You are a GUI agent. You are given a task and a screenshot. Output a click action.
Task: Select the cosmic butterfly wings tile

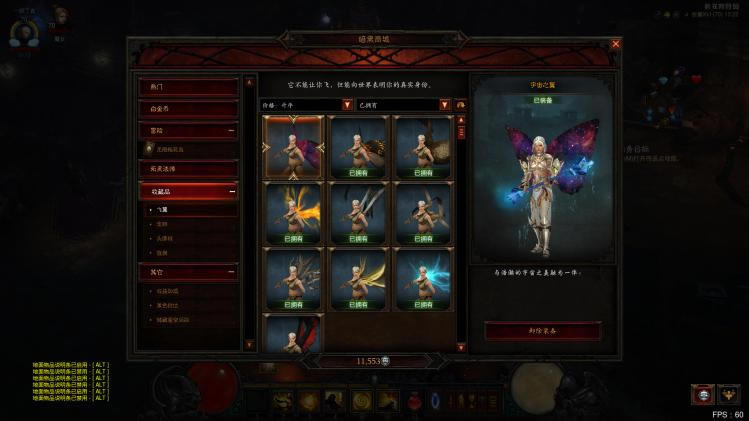pos(293,147)
